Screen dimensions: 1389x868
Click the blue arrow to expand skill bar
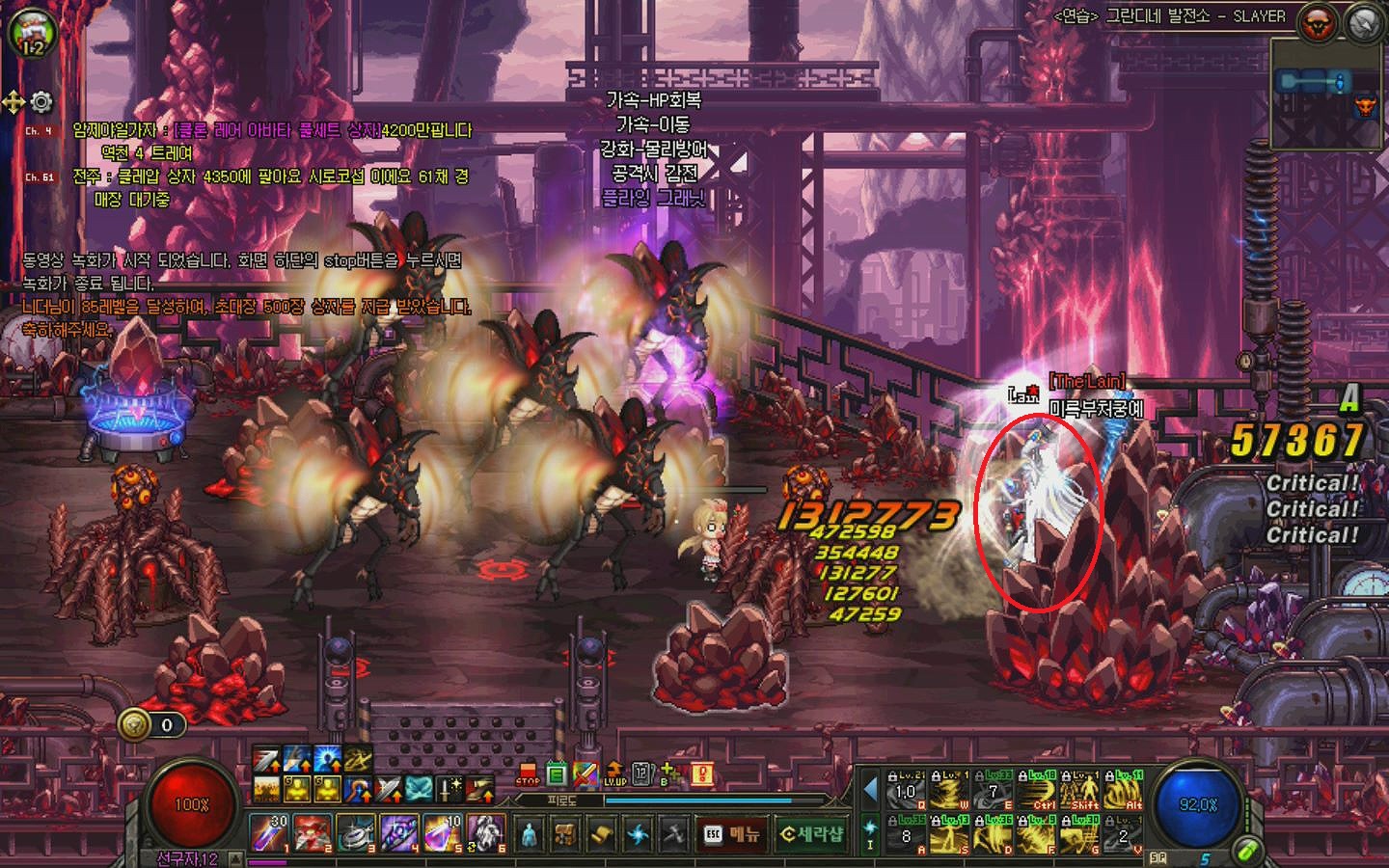pyautogui.click(x=870, y=790)
